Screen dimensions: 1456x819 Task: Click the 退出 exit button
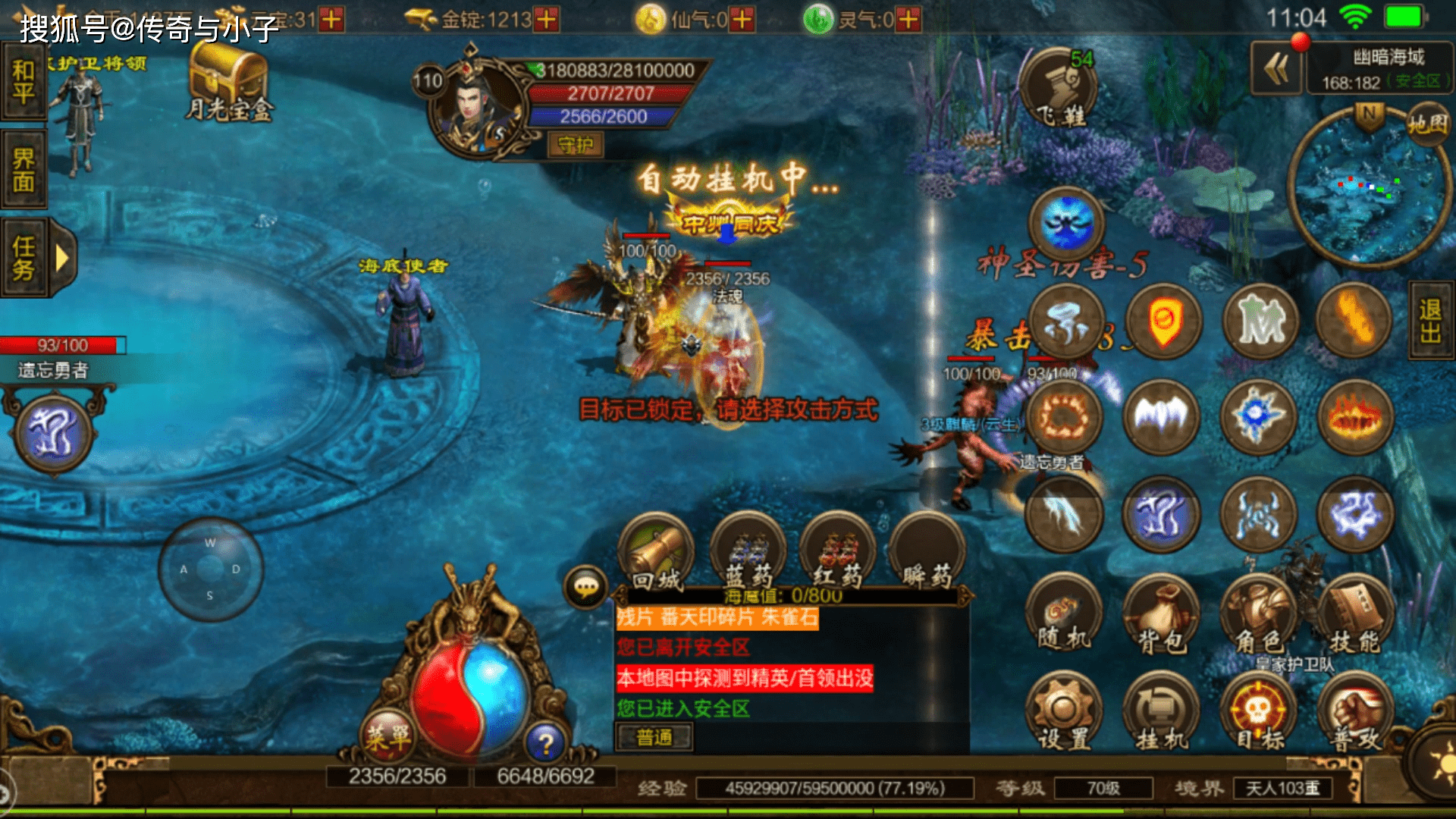1431,320
